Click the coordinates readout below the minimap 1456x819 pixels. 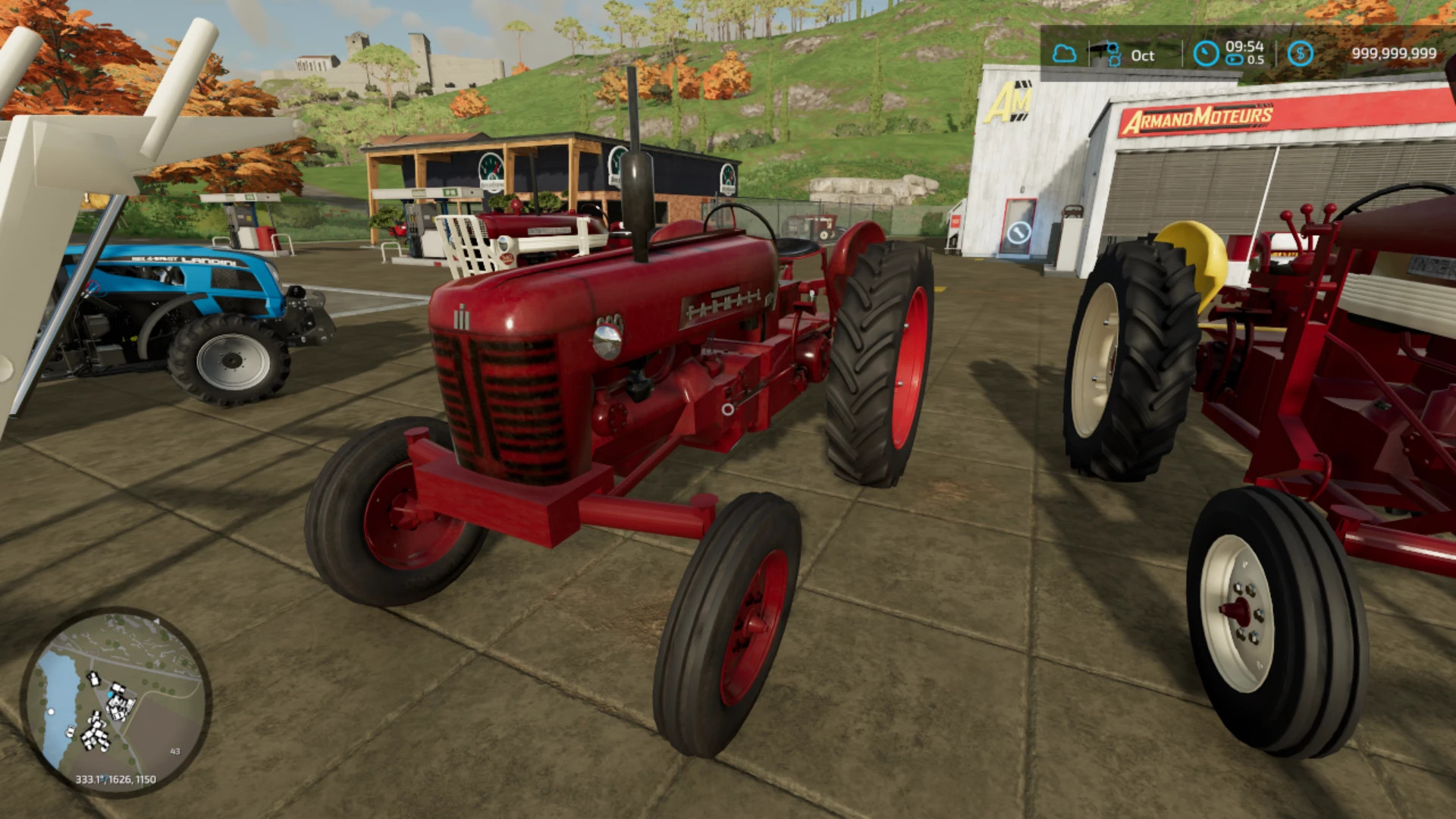click(x=115, y=779)
